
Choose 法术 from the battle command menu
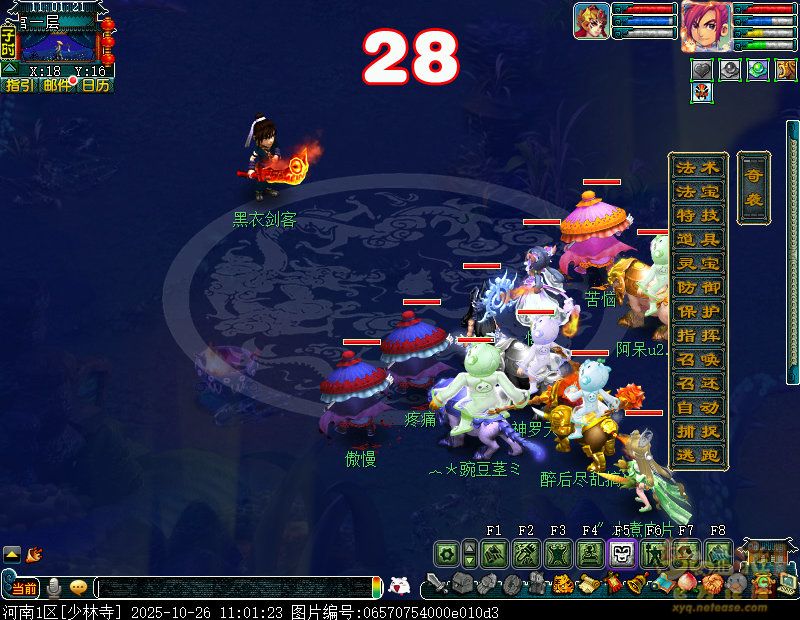[697, 167]
